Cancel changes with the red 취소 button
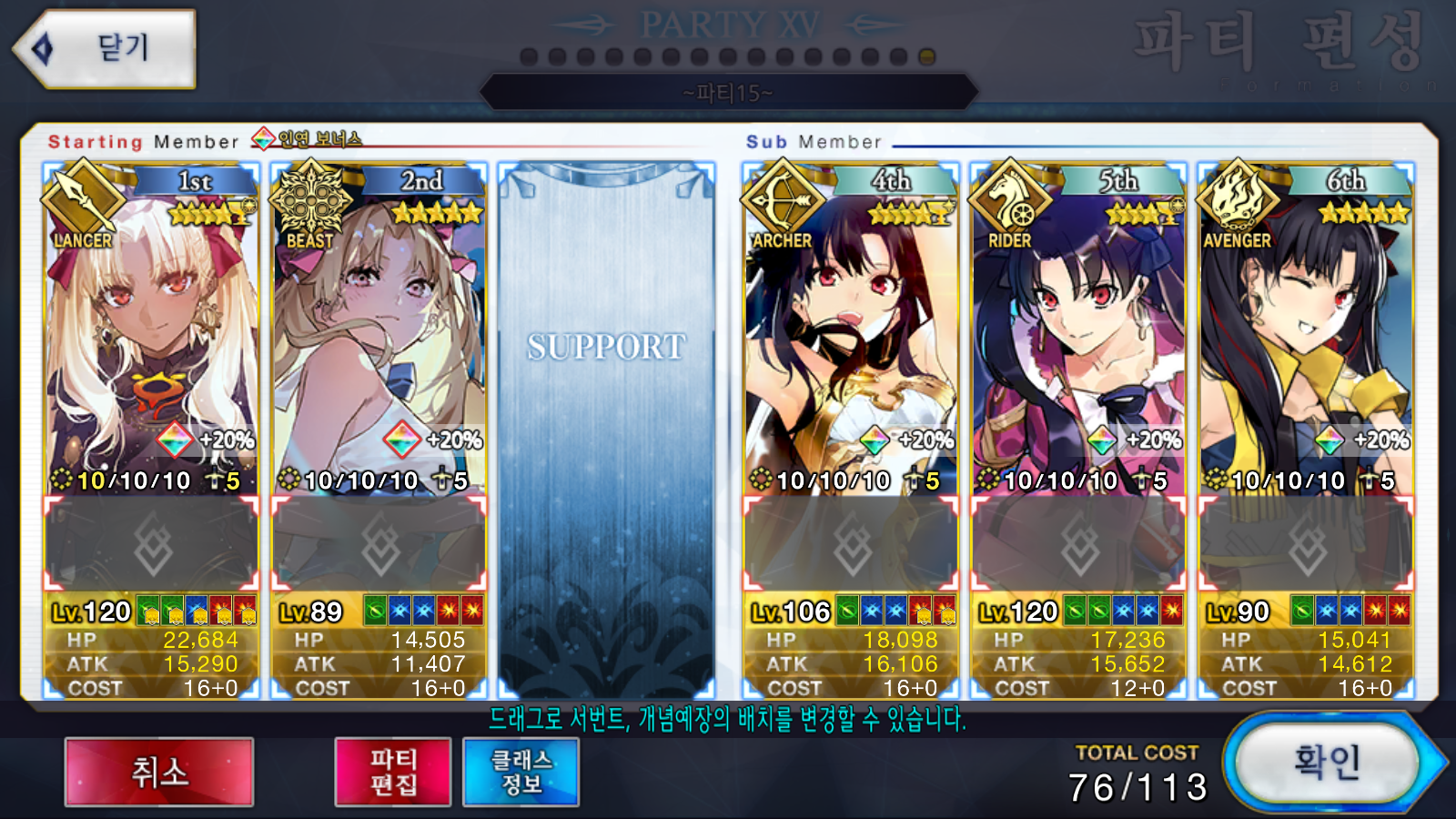The height and width of the screenshot is (819, 1456). click(159, 772)
